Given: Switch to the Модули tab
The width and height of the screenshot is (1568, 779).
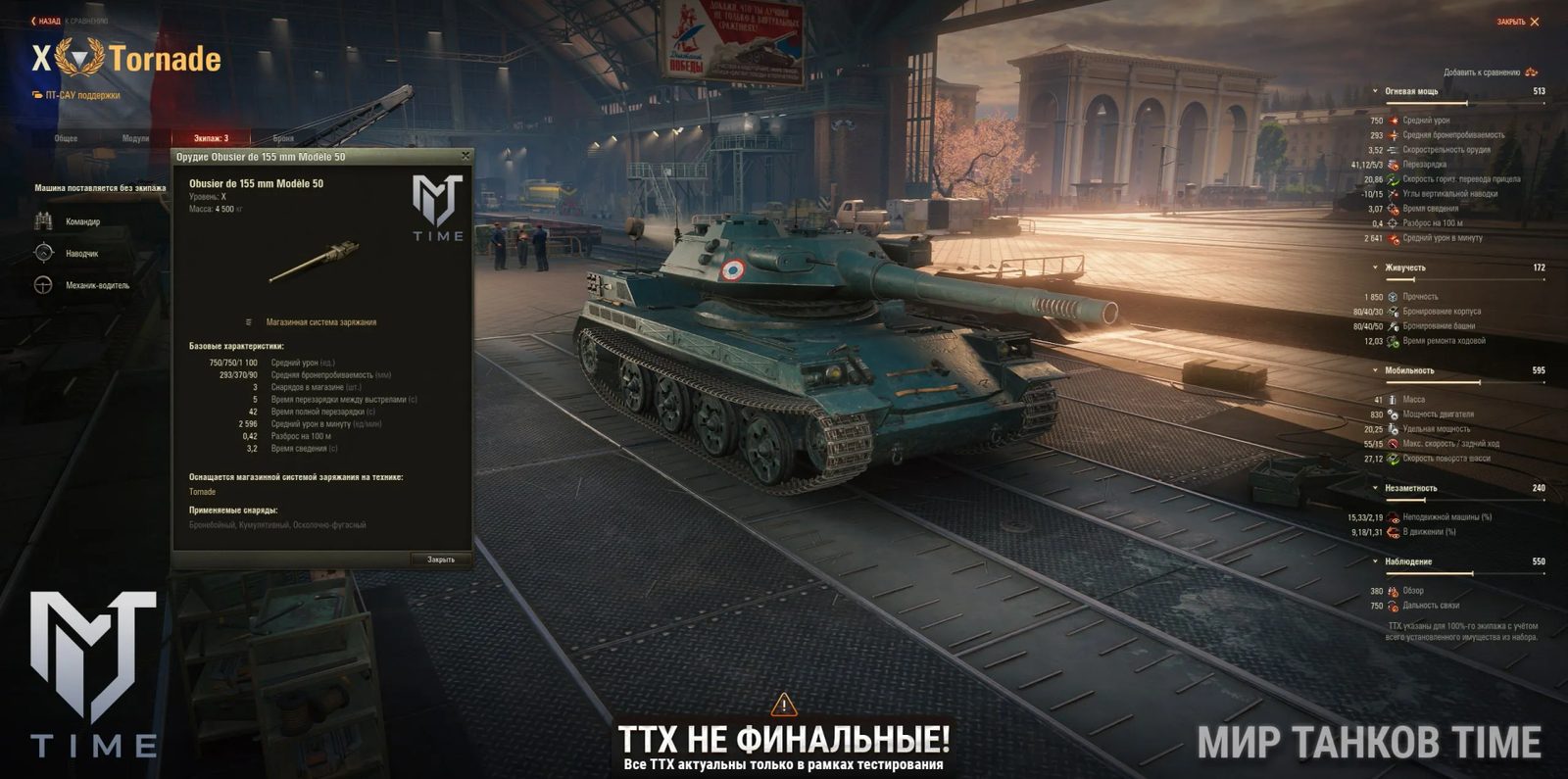Looking at the screenshot, I should pyautogui.click(x=134, y=138).
